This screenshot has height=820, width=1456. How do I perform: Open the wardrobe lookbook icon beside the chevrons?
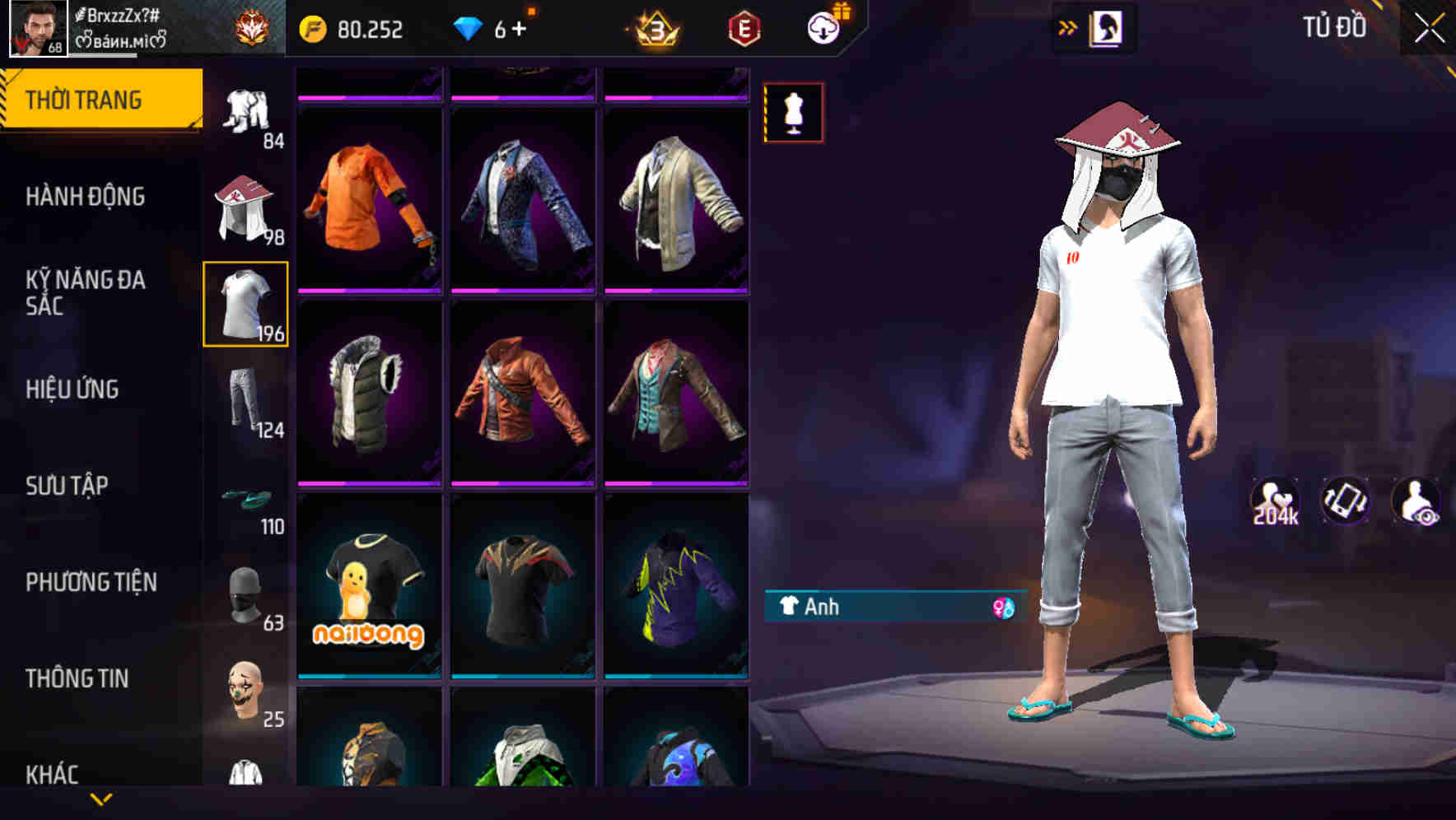(x=1104, y=27)
